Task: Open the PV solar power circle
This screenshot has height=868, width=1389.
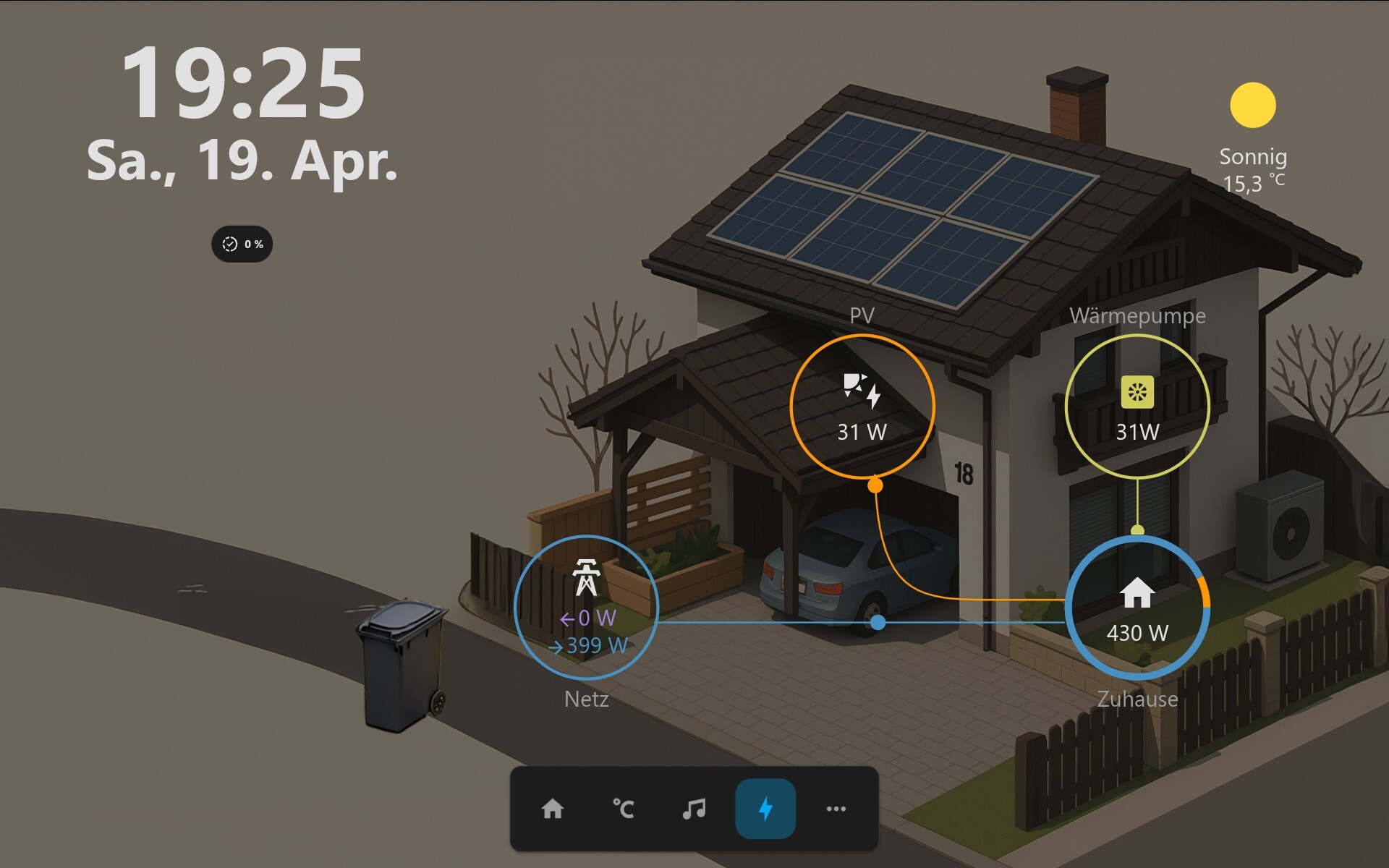Action: point(862,407)
